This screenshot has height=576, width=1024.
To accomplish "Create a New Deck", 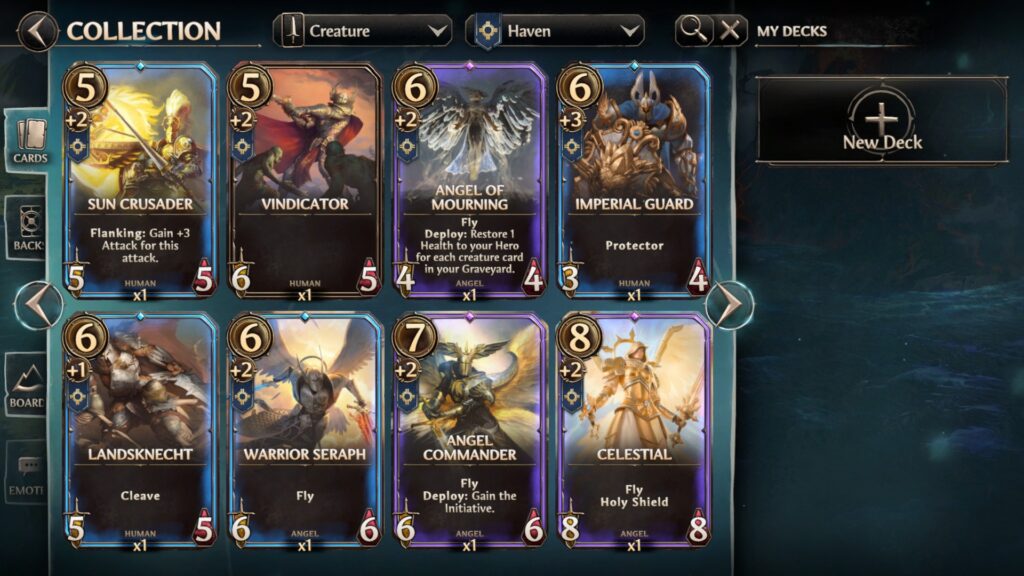I will click(x=881, y=122).
